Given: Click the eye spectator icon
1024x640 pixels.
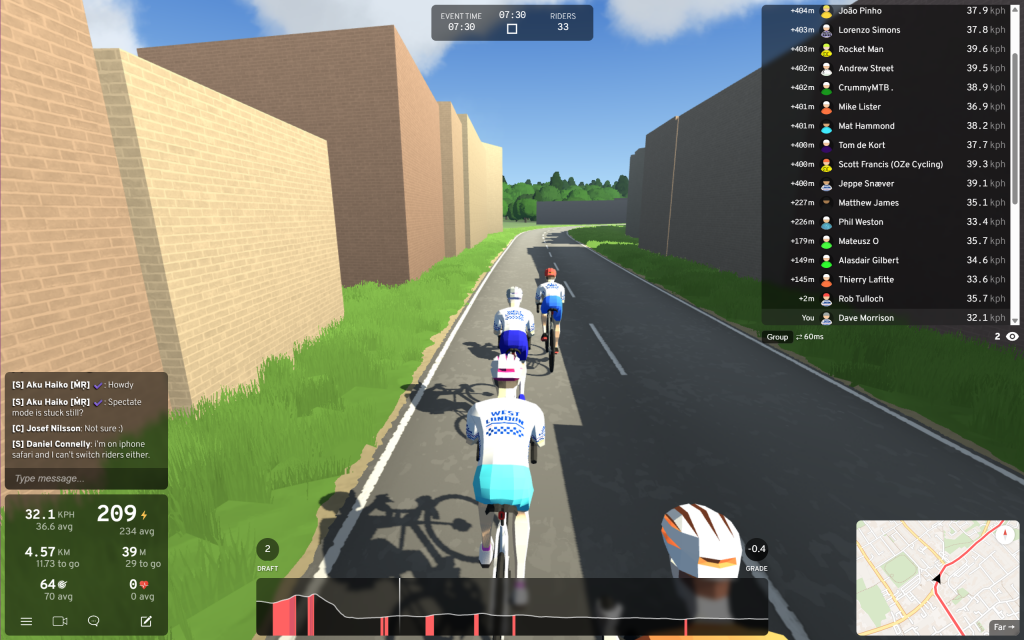Looking at the screenshot, I should [1012, 337].
